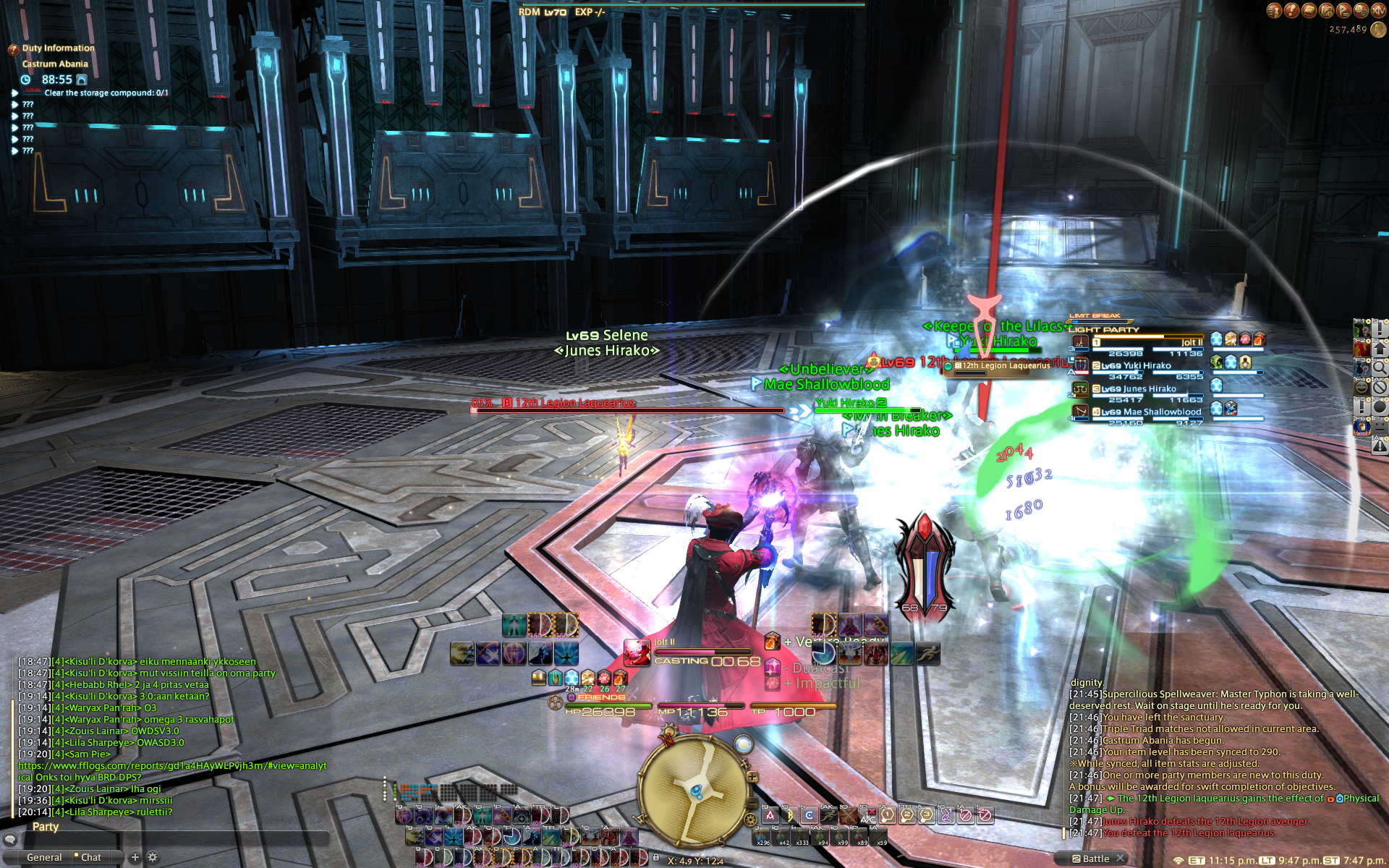Switch to the General chat tab
Viewport: 1389px width, 868px height.
(44, 857)
